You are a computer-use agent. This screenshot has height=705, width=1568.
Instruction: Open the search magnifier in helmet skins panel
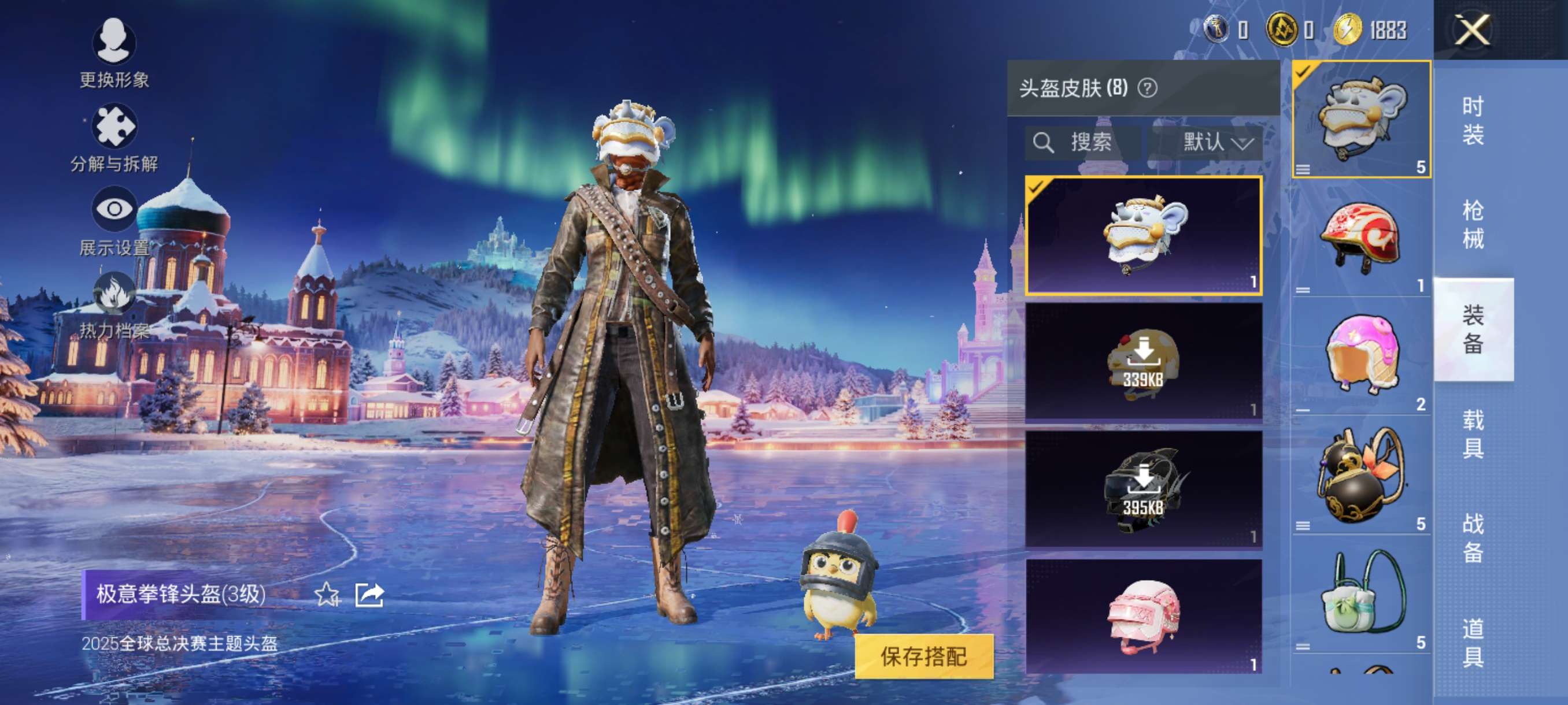1045,143
